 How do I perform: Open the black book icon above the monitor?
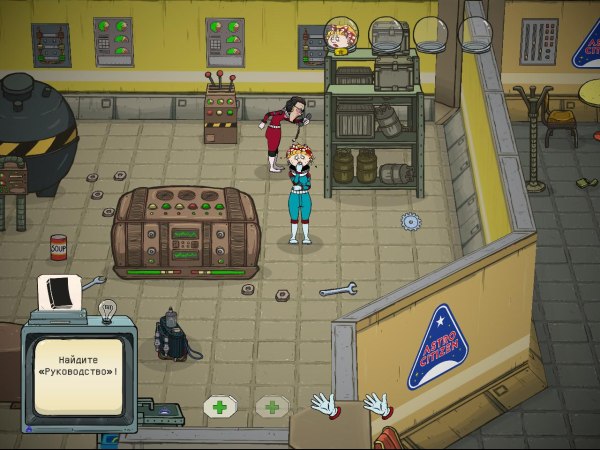point(59,293)
